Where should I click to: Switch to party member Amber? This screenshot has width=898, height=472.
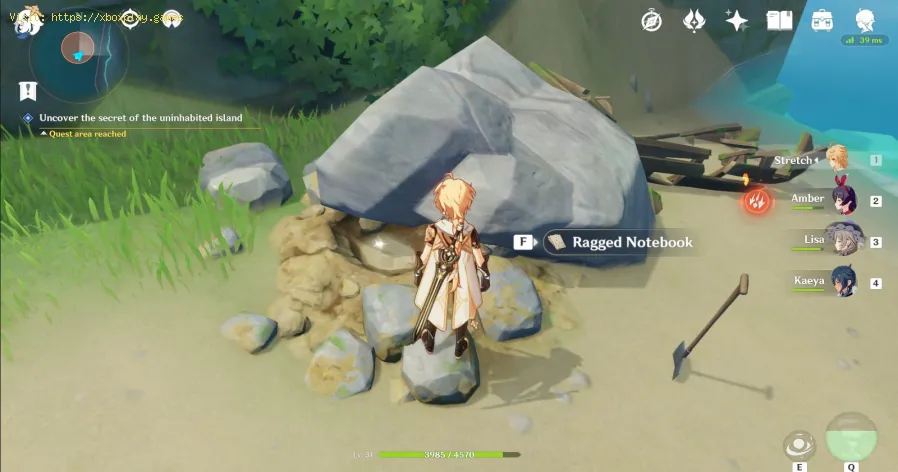(845, 201)
